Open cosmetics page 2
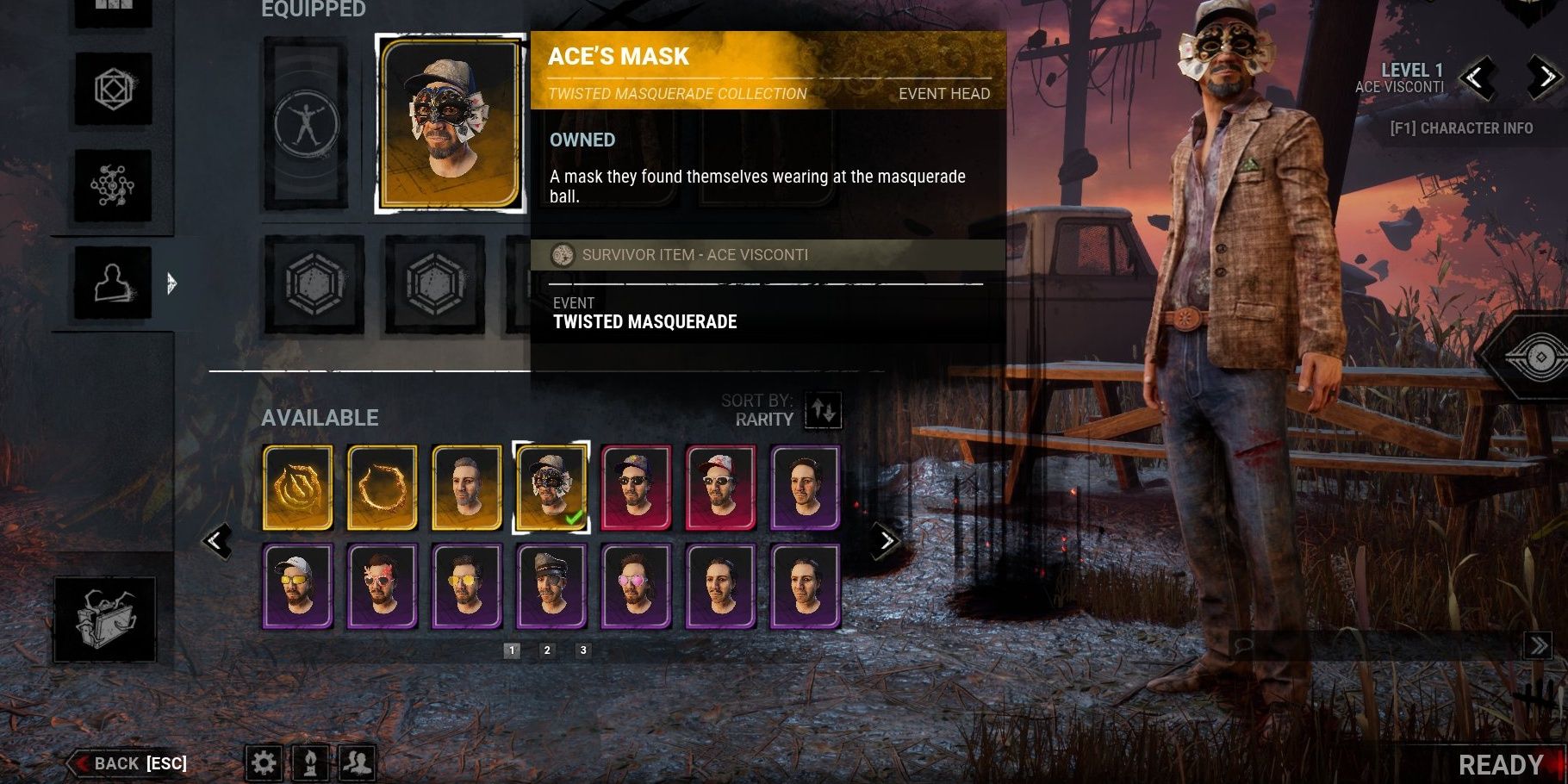Screen dimensions: 1568x784 coord(549,651)
